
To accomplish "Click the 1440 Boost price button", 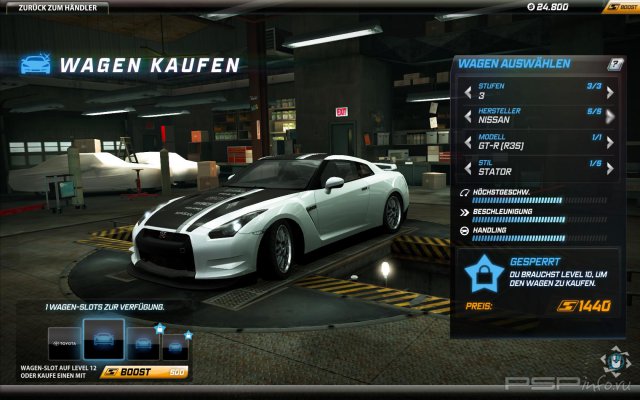I will (x=584, y=305).
